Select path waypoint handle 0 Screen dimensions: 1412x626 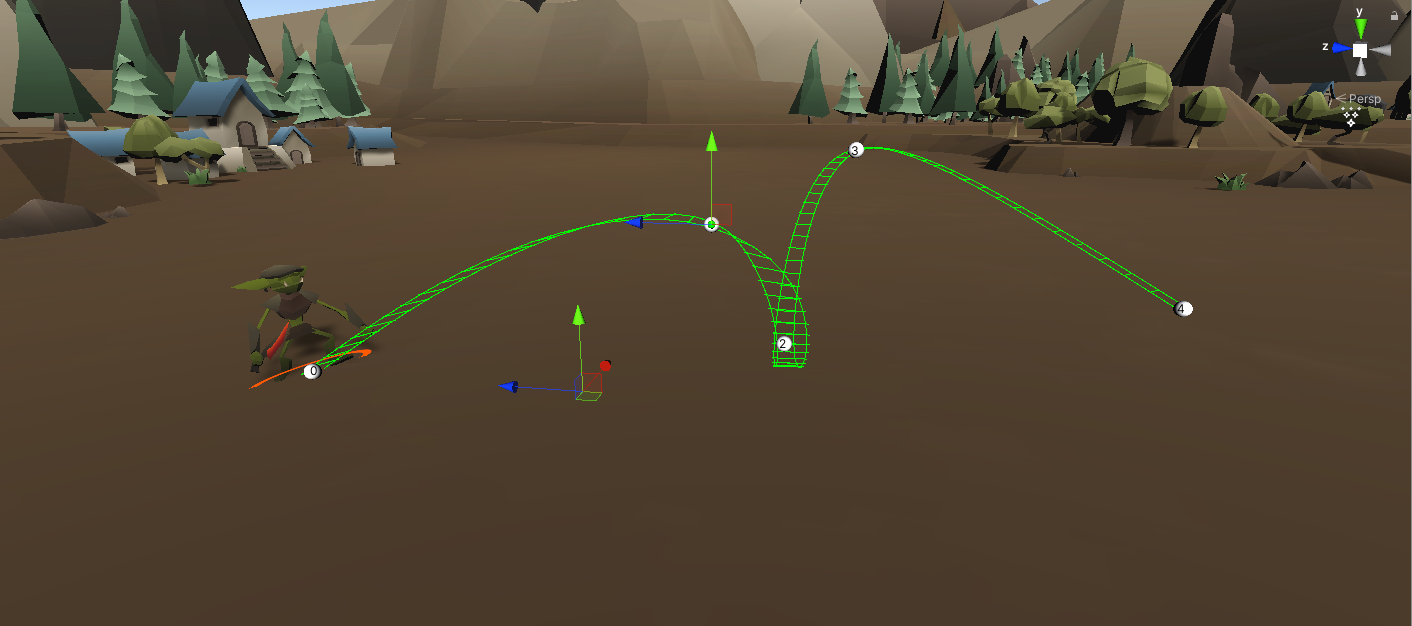coord(312,371)
